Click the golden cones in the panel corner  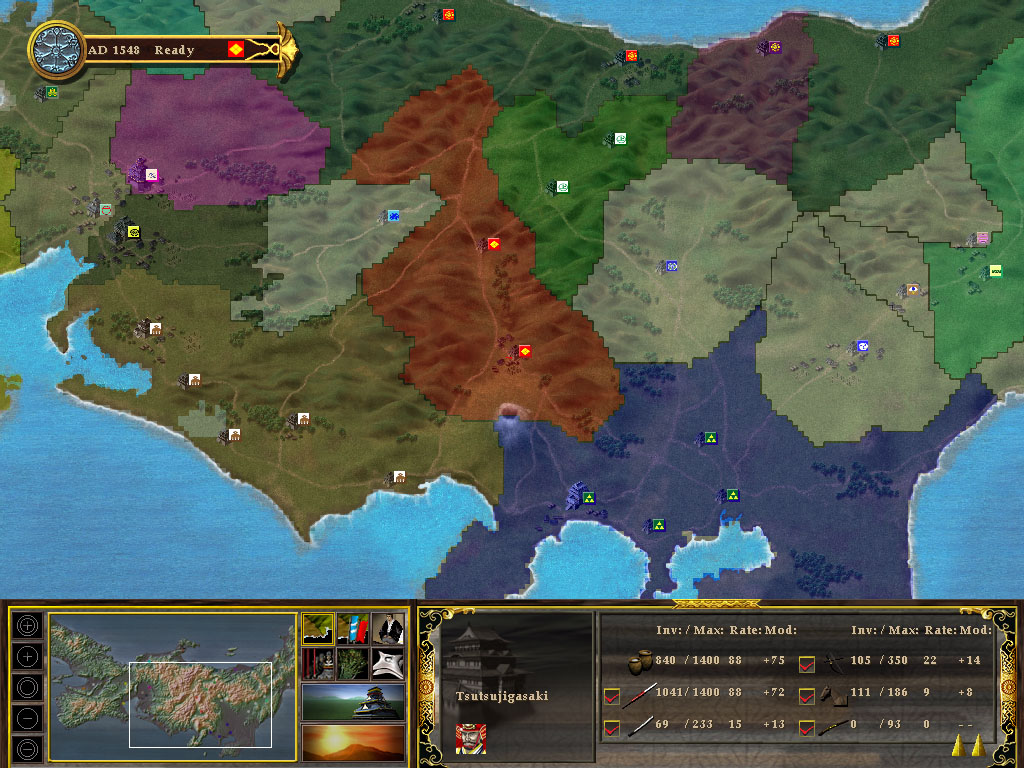click(966, 745)
